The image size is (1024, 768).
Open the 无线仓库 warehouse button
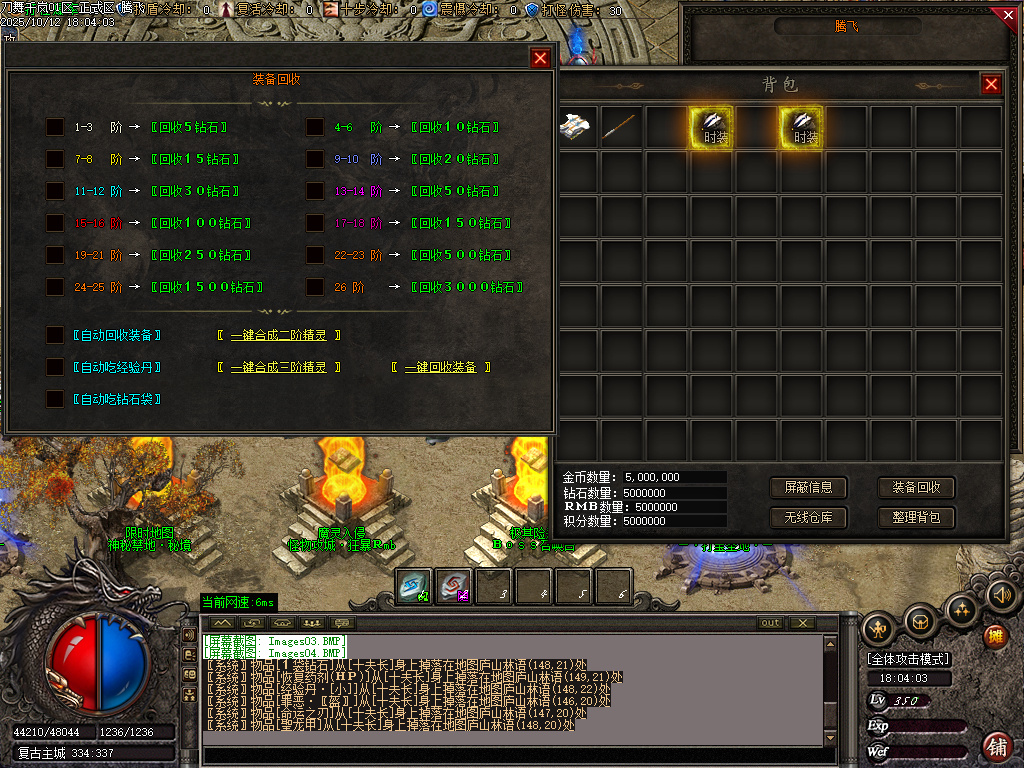[808, 518]
